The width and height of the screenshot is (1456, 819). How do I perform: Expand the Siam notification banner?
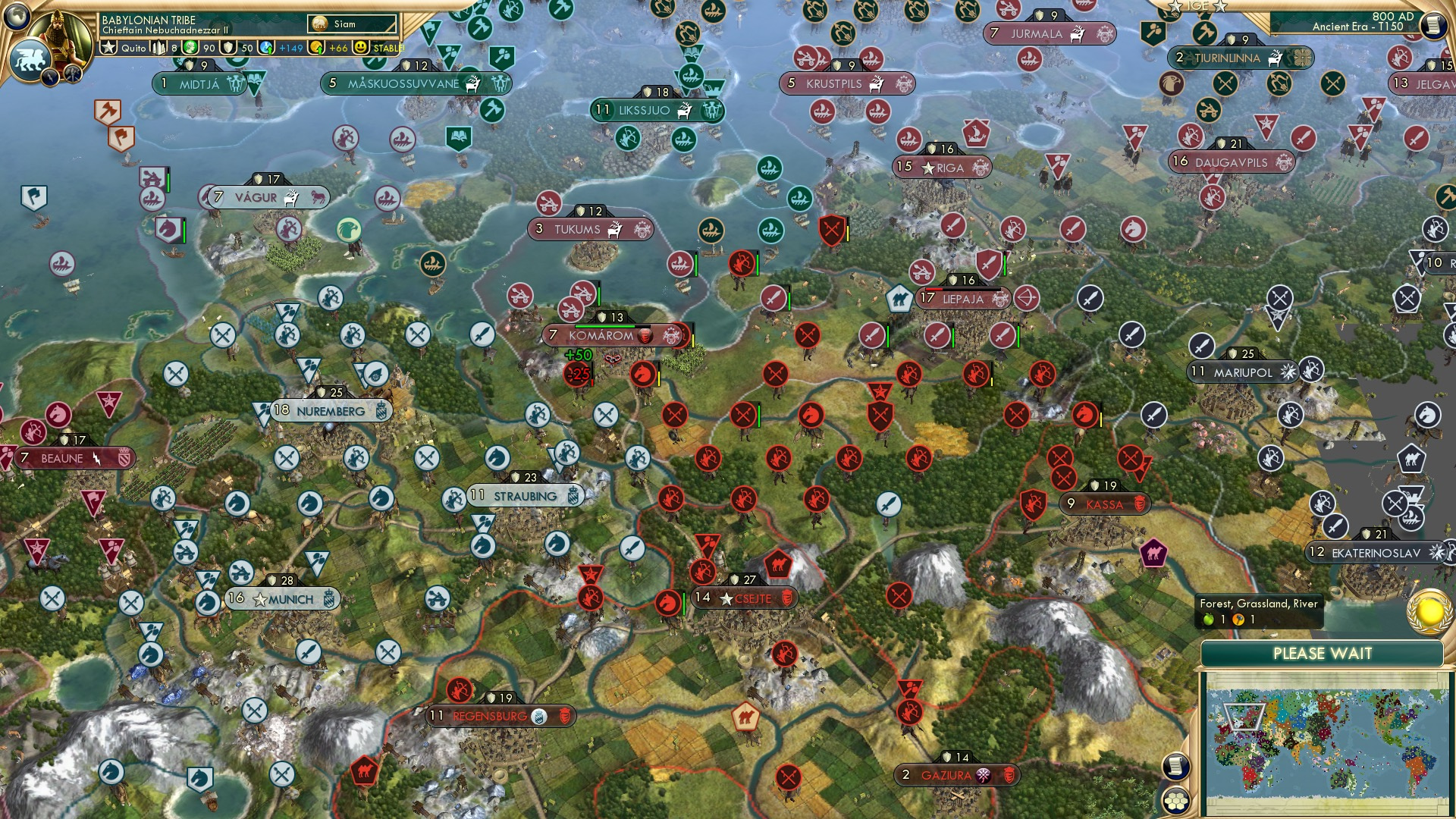(353, 24)
